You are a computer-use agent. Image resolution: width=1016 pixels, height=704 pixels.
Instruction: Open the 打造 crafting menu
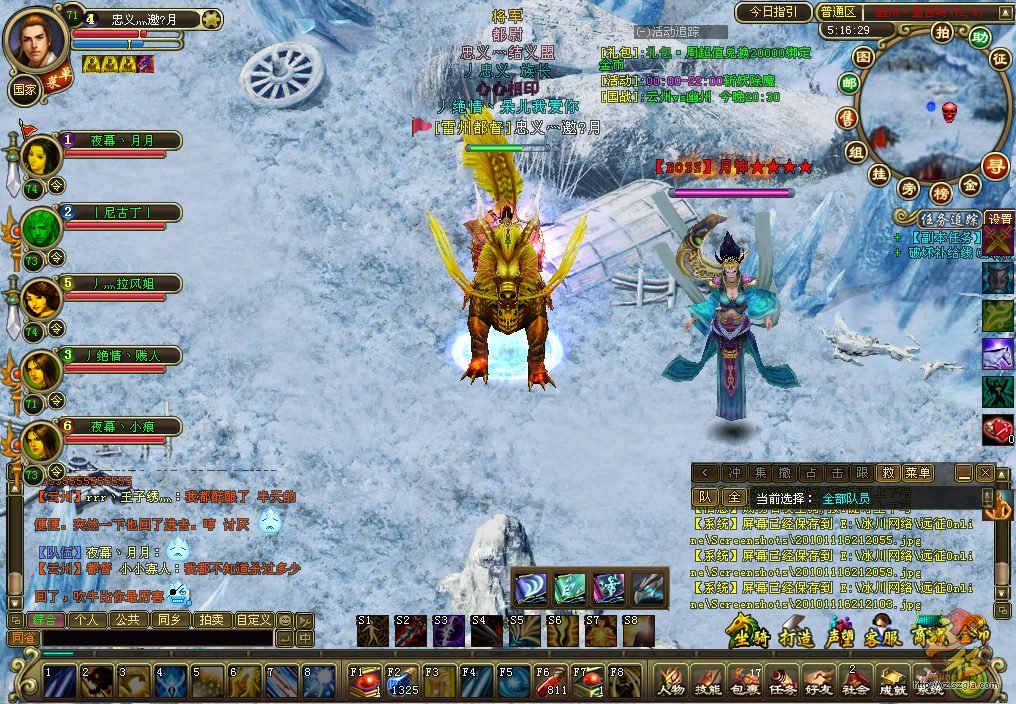(x=794, y=635)
